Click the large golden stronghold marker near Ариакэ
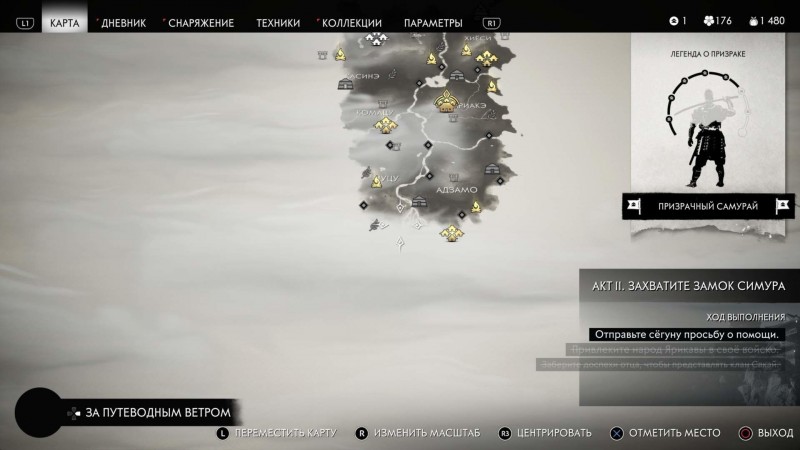 coord(444,101)
